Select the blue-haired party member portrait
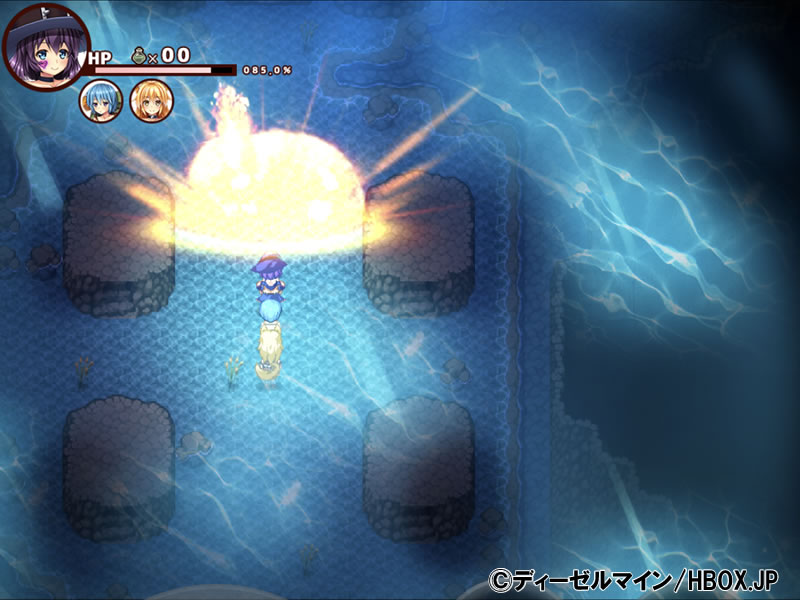Viewport: 800px width, 600px height. coord(102,101)
